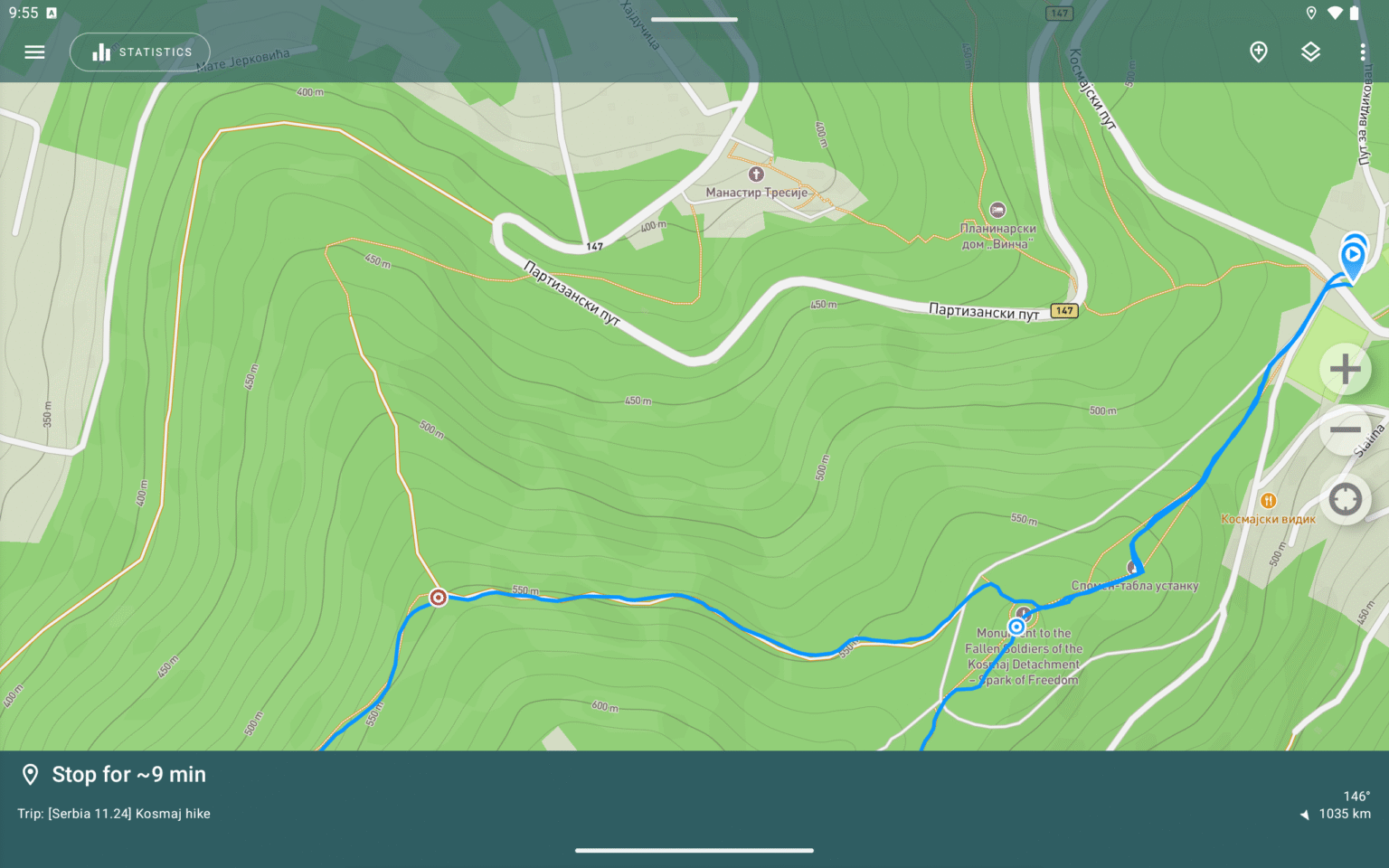The height and width of the screenshot is (868, 1389).
Task: Open the STATISTICS panel
Action: click(x=140, y=52)
